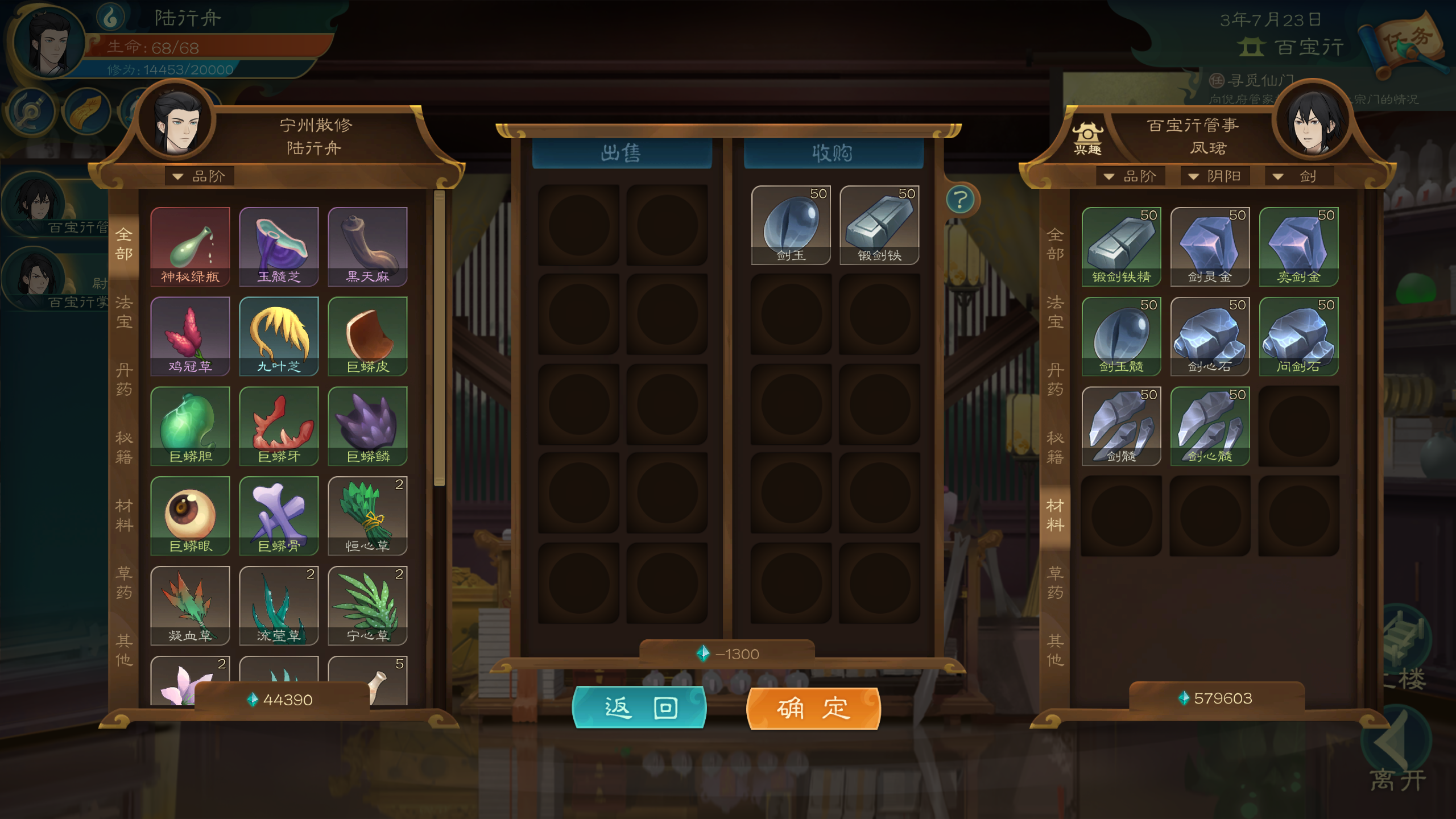Click the 凝血草 herb slot
The image size is (1456, 819).
click(x=191, y=606)
